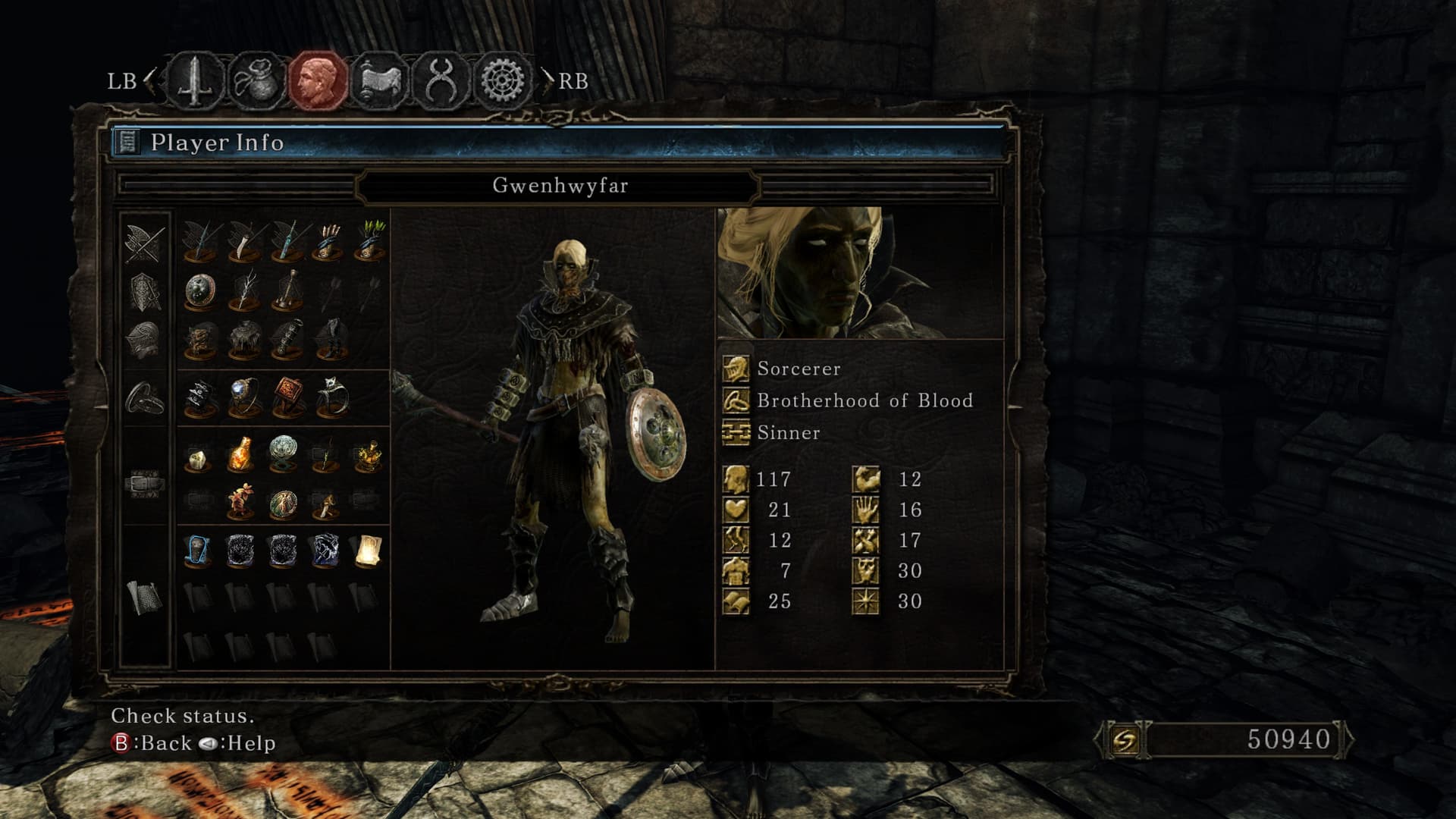
Task: Select the glowing yellow spell scroll
Action: [x=368, y=551]
